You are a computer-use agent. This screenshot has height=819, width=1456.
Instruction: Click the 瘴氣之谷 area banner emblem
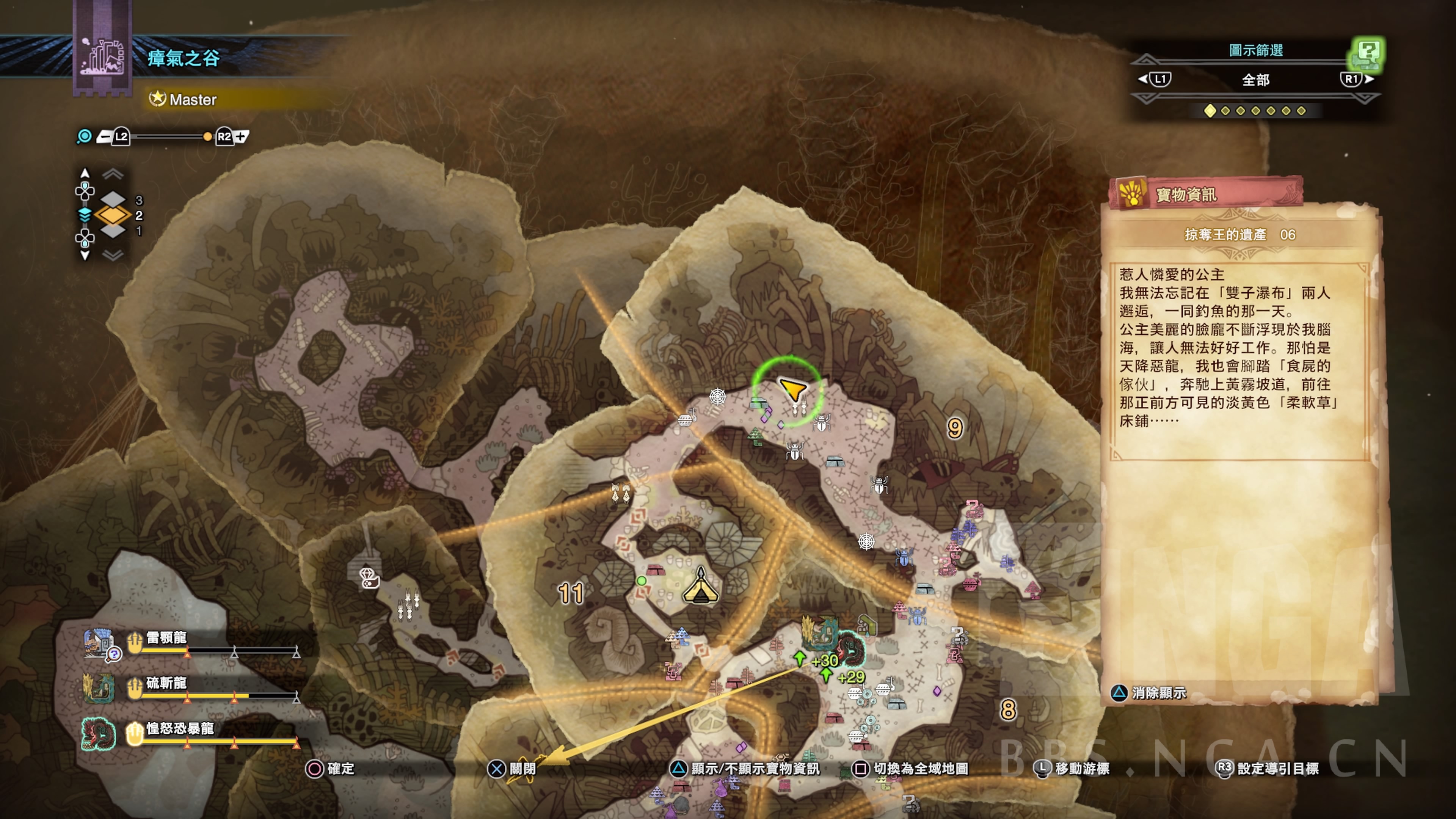(x=102, y=56)
